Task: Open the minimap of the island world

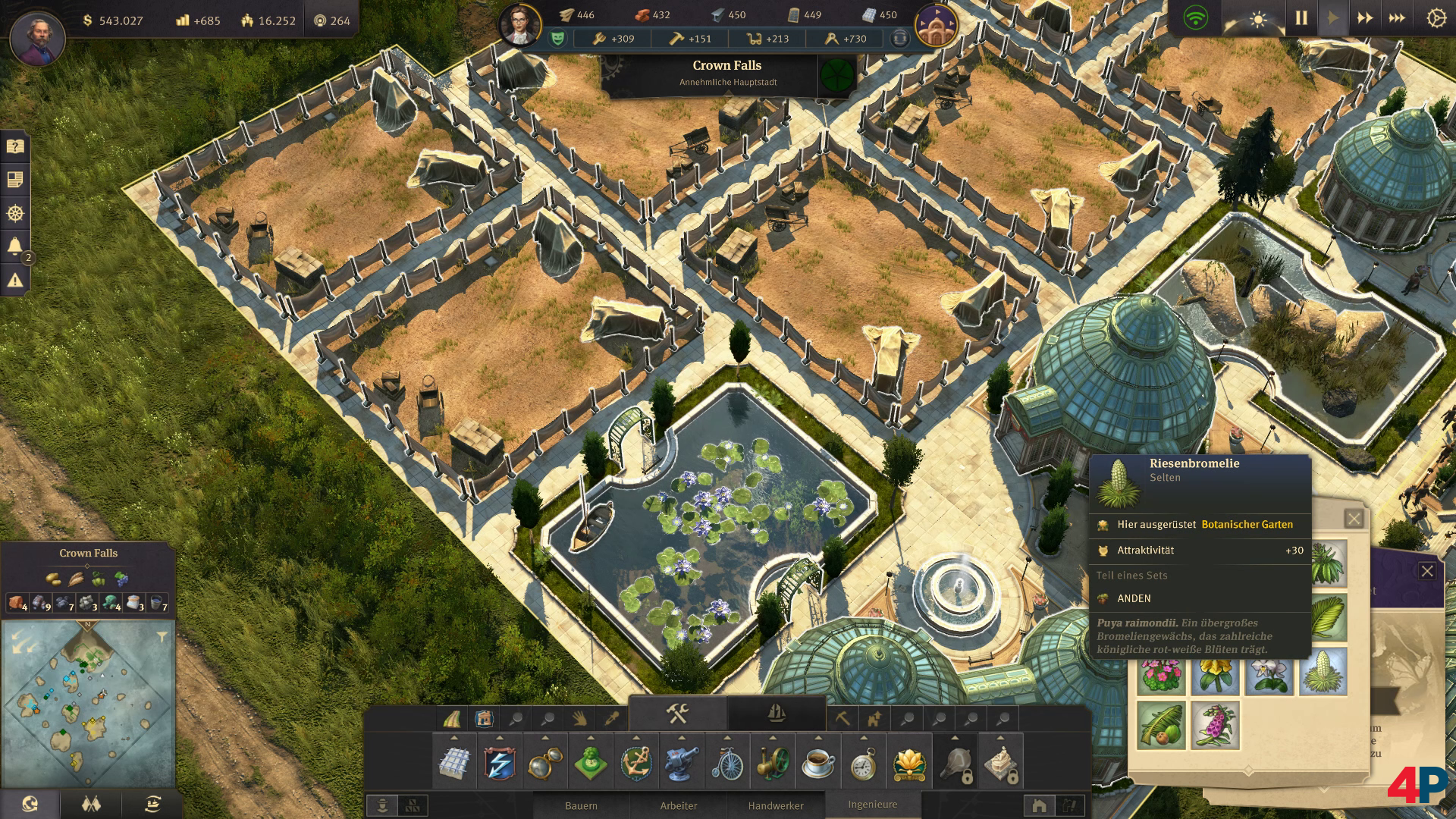Action: click(88, 703)
